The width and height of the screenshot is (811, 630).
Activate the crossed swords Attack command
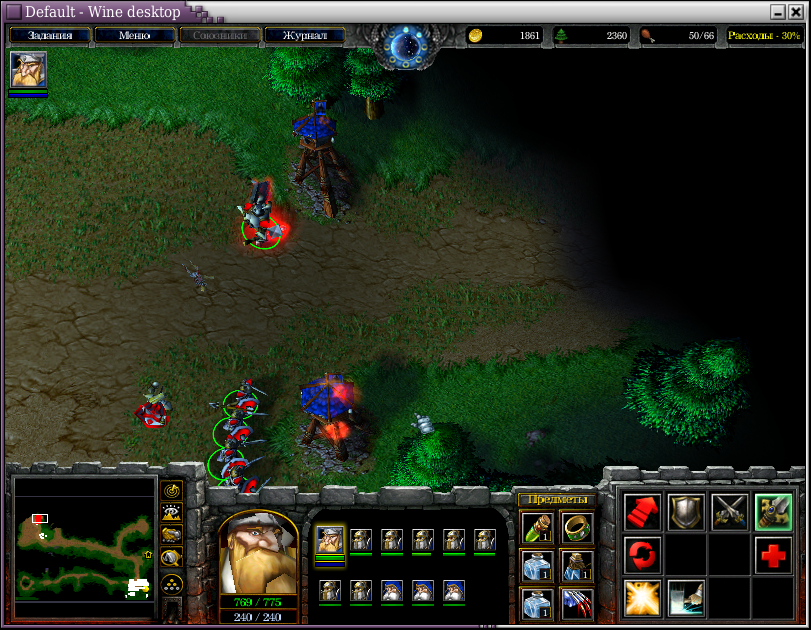730,512
